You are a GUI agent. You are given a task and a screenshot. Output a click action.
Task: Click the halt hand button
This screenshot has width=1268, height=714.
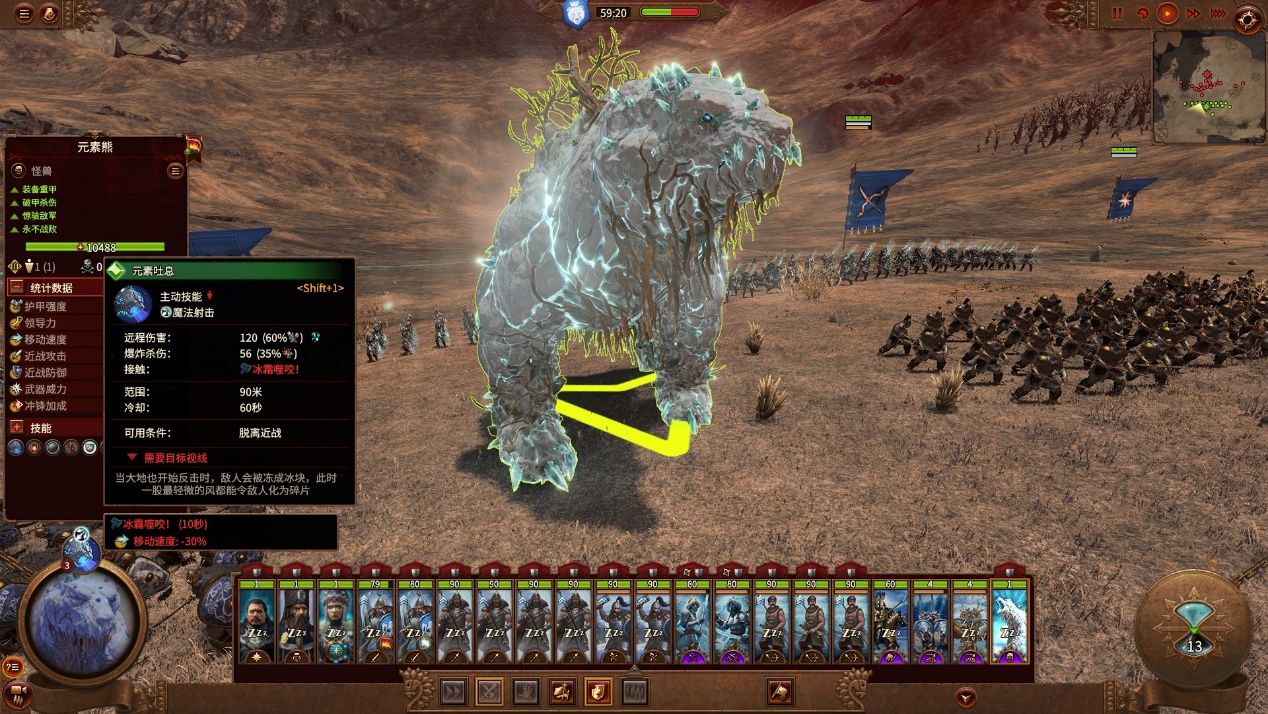(x=525, y=691)
